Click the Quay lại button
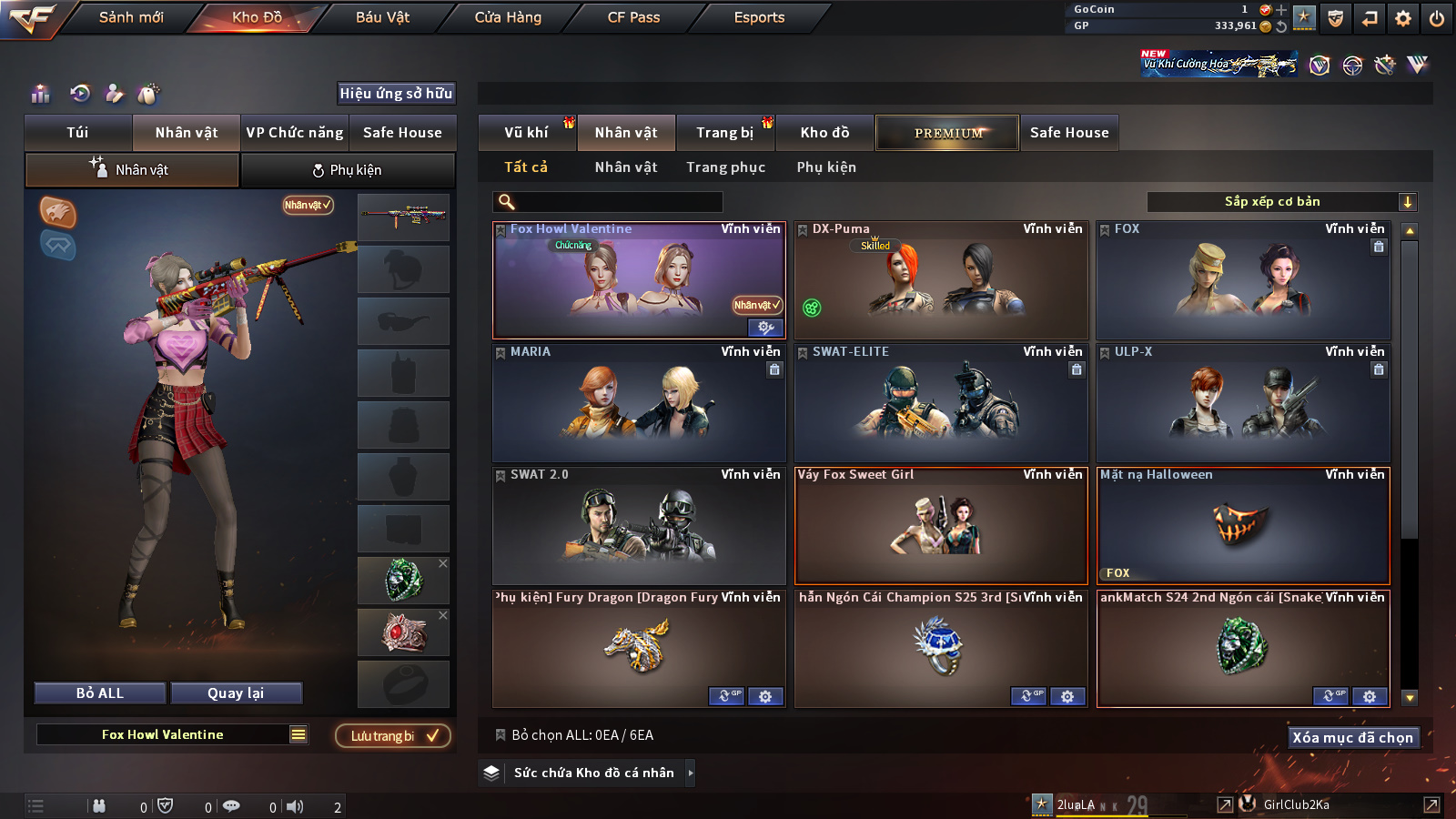Screen dimensions: 1456x819 click(236, 693)
